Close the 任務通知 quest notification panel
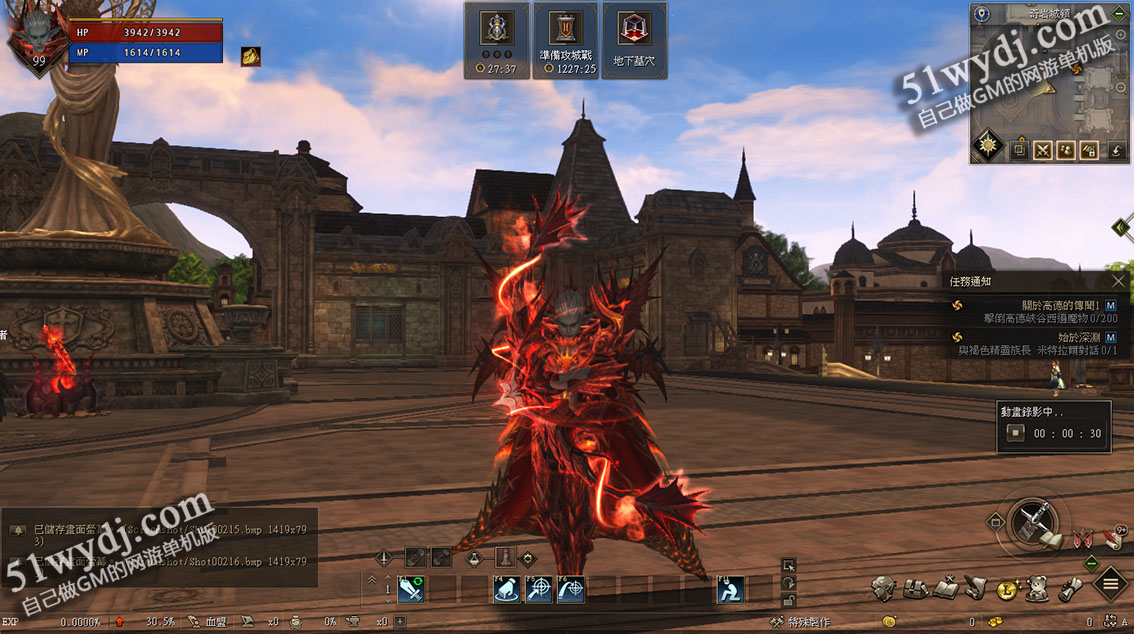1134x634 pixels. [1119, 281]
